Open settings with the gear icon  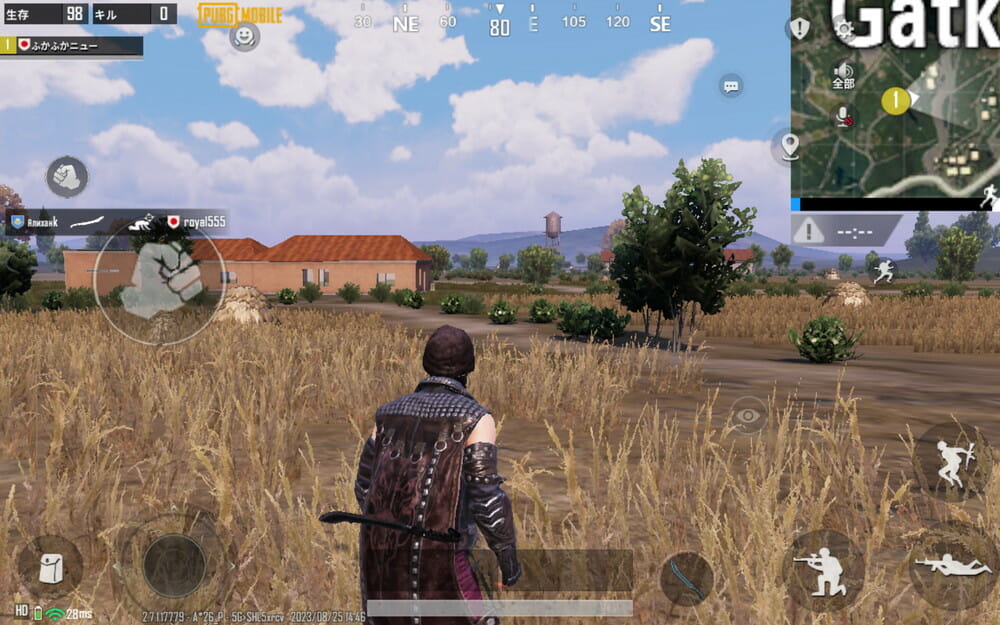coord(843,27)
